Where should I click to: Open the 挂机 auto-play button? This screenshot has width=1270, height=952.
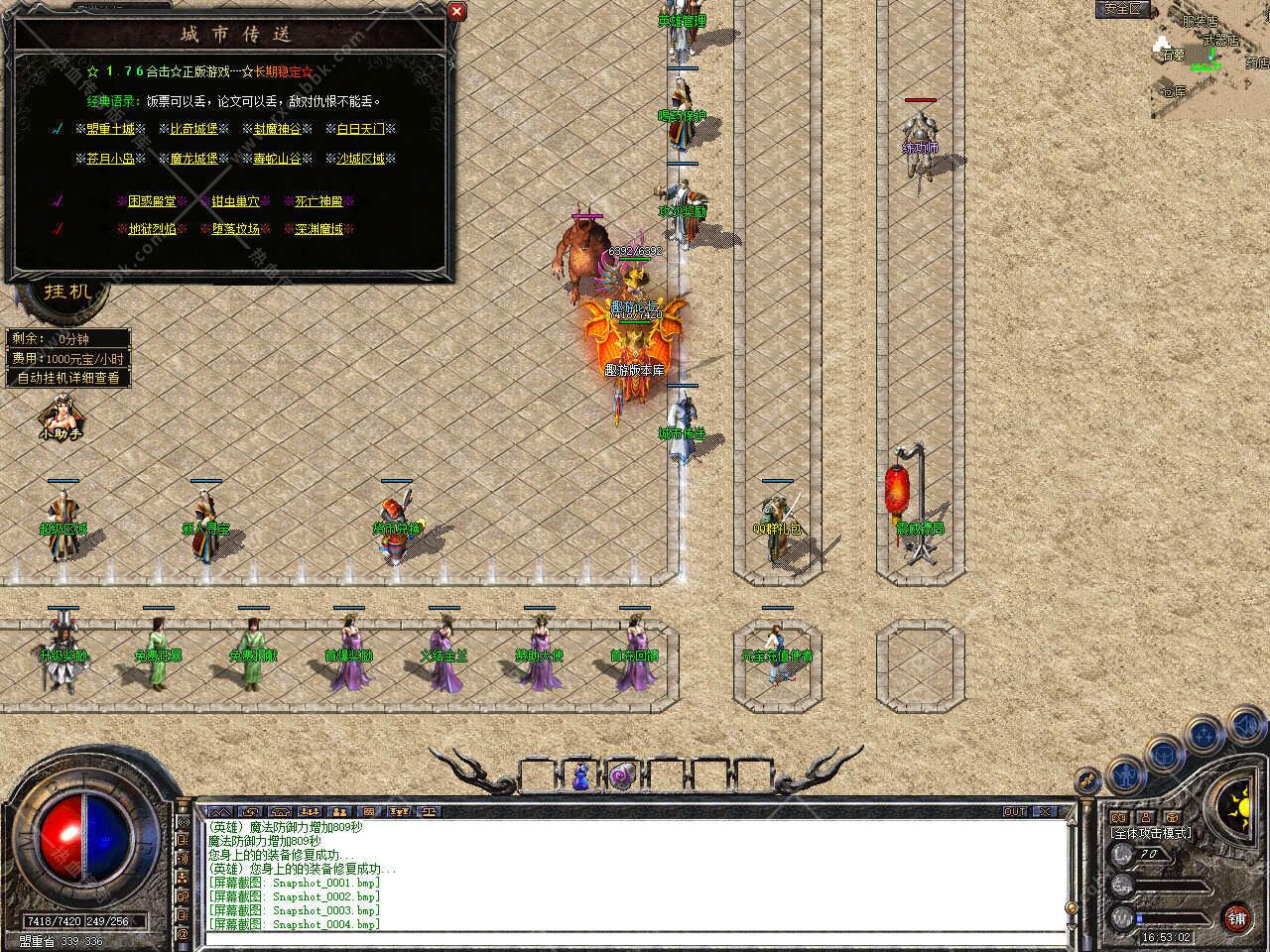tap(67, 292)
